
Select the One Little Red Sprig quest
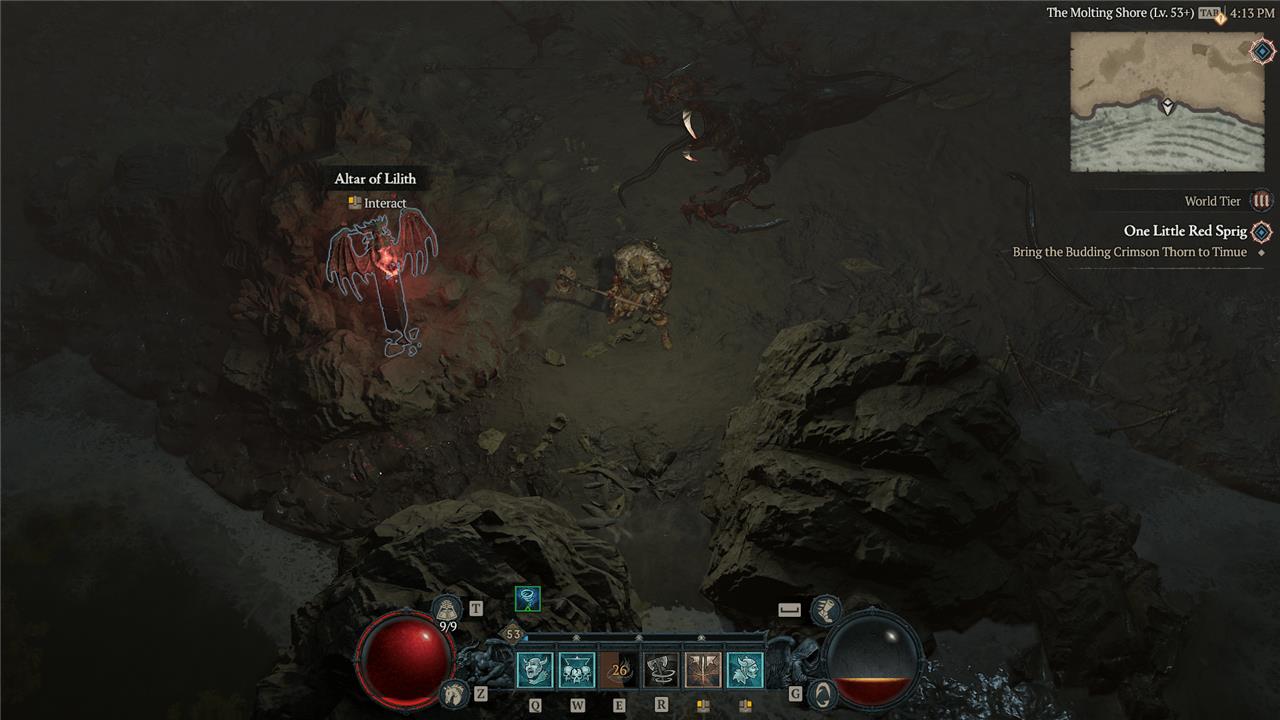click(1185, 231)
